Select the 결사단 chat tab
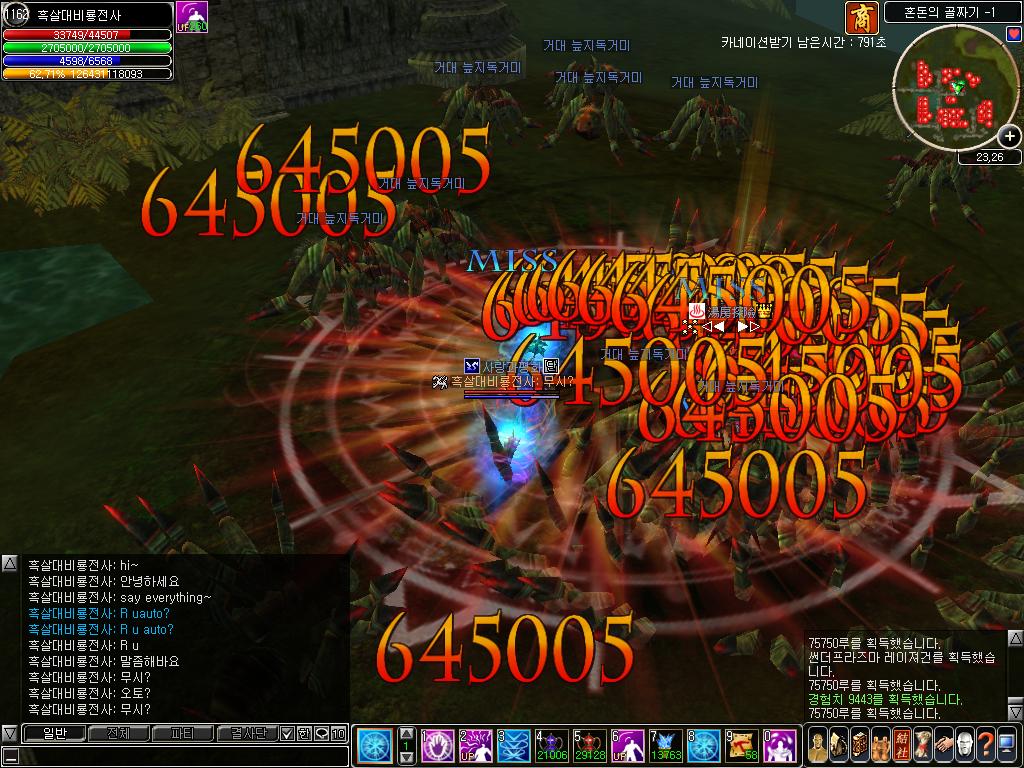 pyautogui.click(x=245, y=733)
